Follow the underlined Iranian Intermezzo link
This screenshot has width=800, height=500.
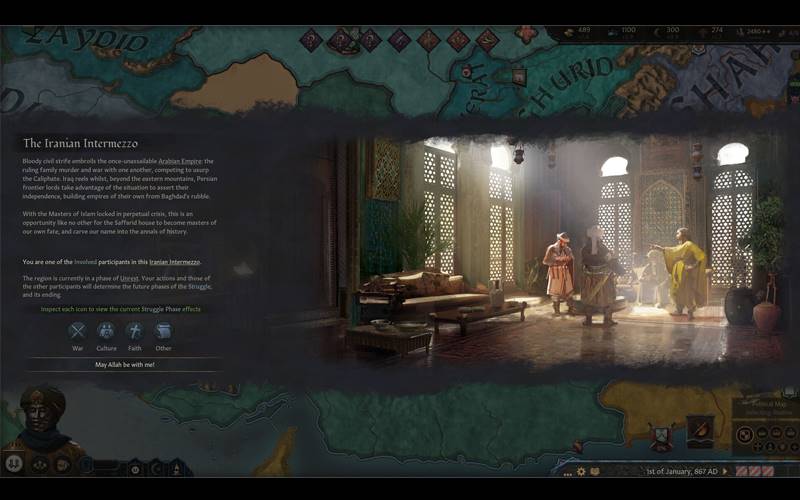point(176,262)
